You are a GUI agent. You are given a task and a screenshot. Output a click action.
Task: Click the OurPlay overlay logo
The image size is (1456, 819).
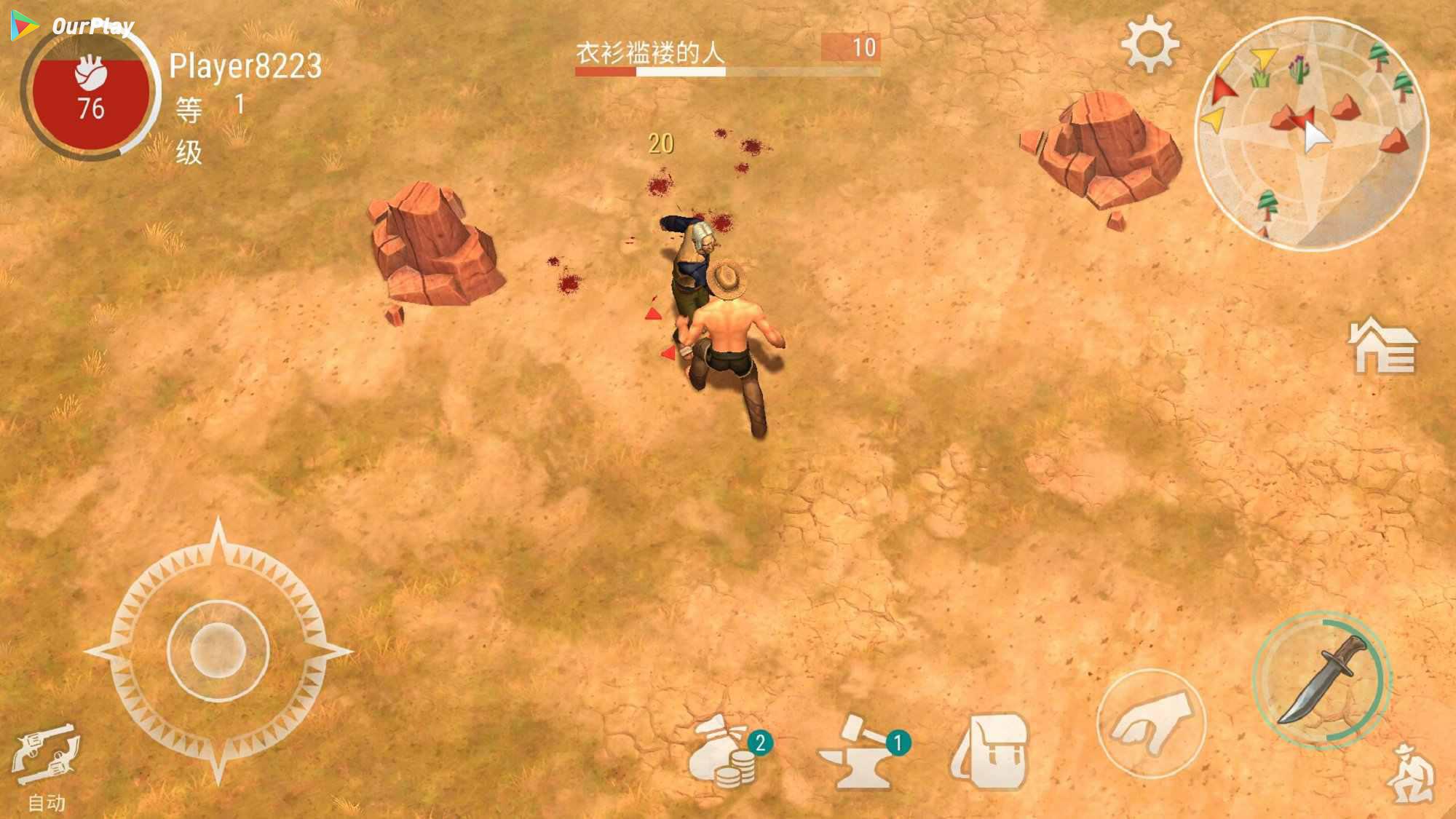pos(73,26)
